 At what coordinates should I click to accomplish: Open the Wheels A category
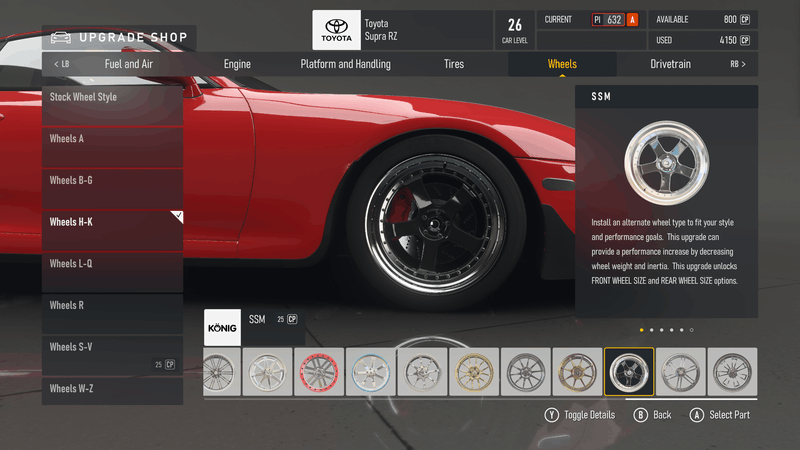pyautogui.click(x=112, y=139)
